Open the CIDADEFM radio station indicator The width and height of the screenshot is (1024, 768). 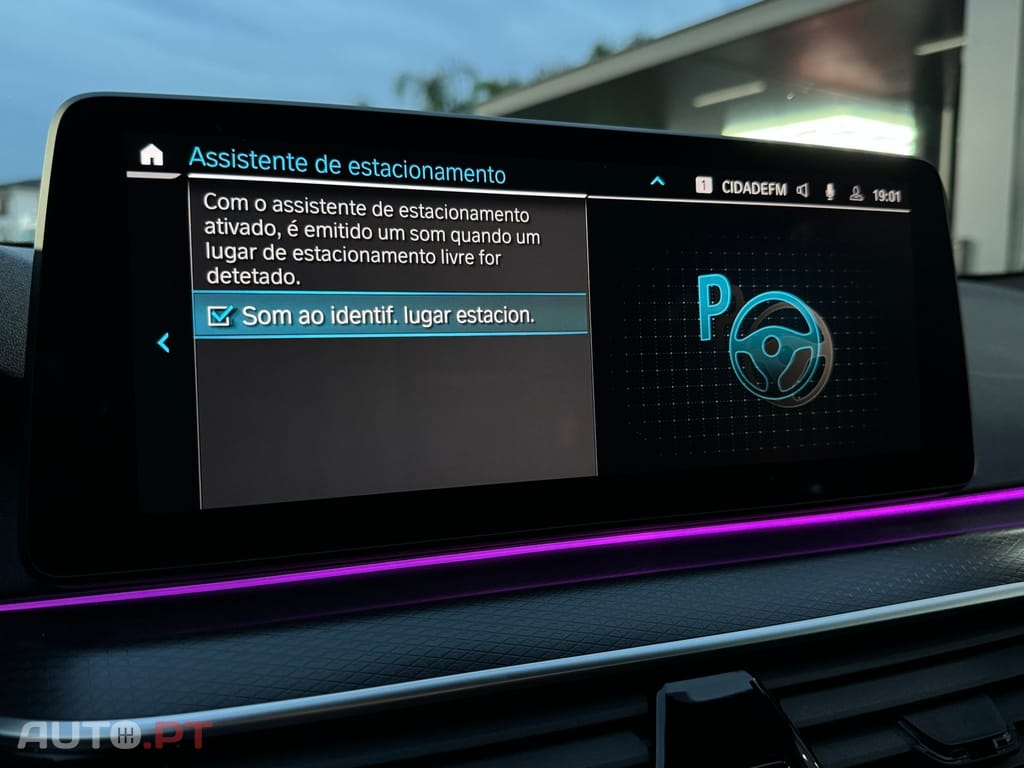pyautogui.click(x=753, y=189)
